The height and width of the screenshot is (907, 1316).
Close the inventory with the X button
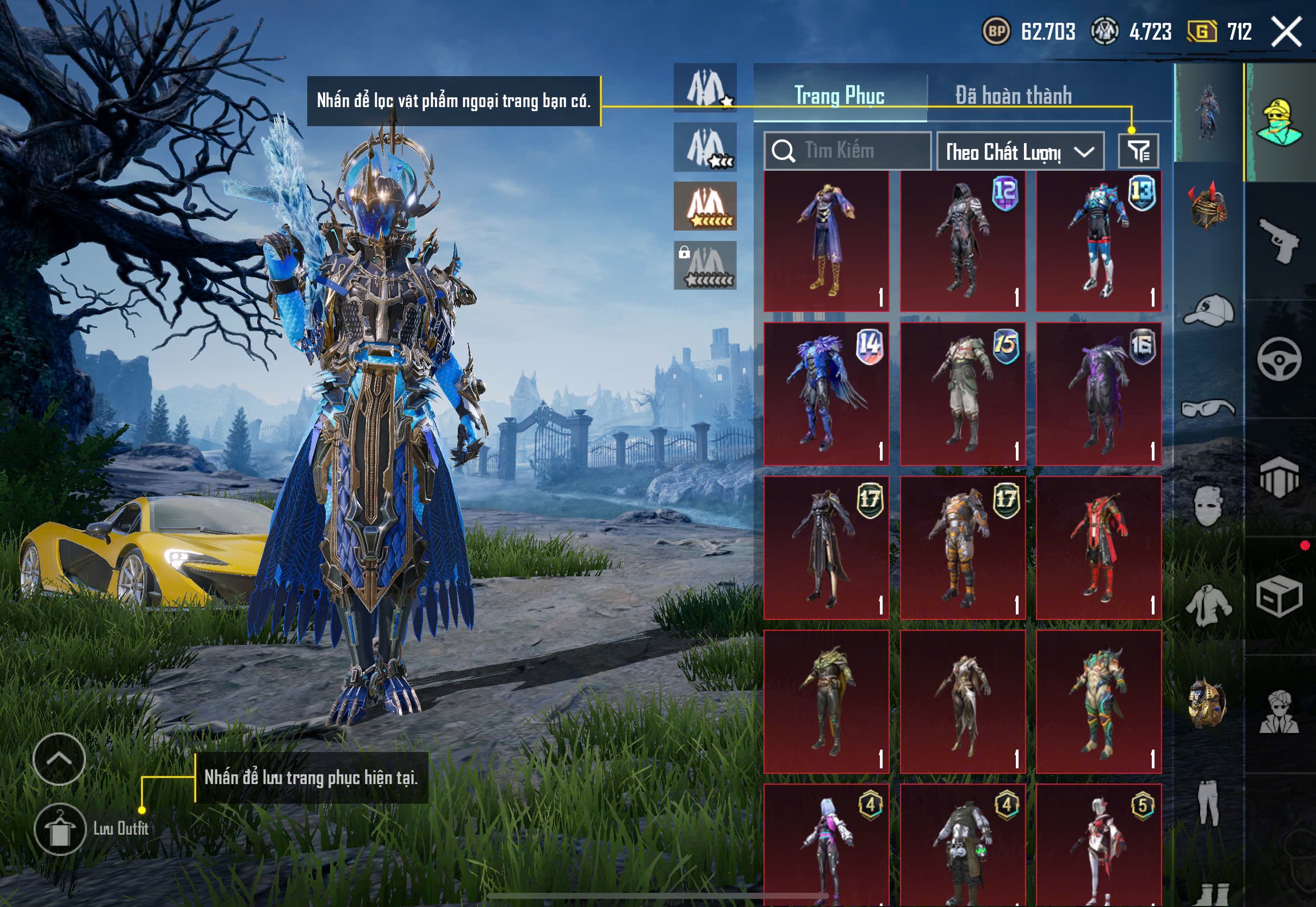[x=1286, y=32]
